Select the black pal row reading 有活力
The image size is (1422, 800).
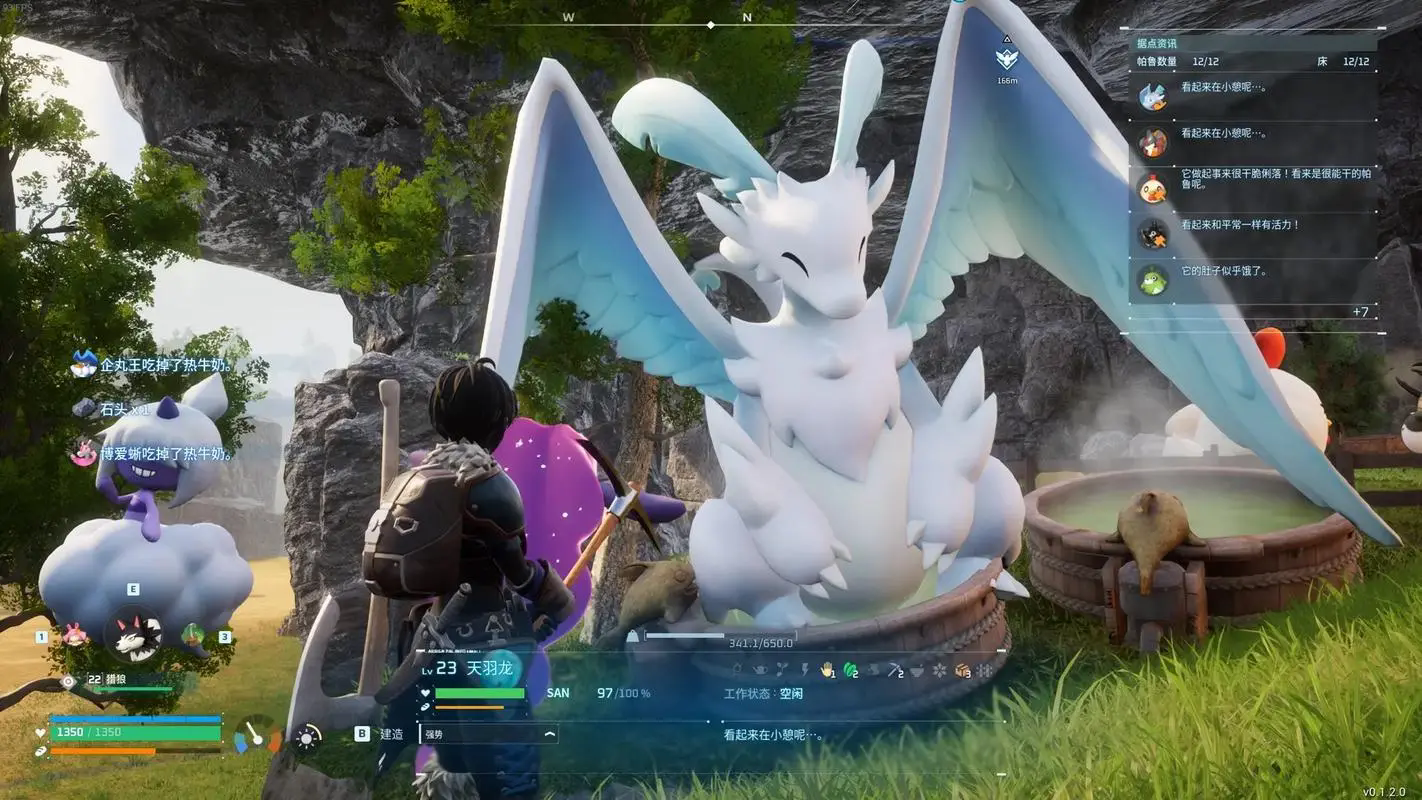click(x=1253, y=233)
